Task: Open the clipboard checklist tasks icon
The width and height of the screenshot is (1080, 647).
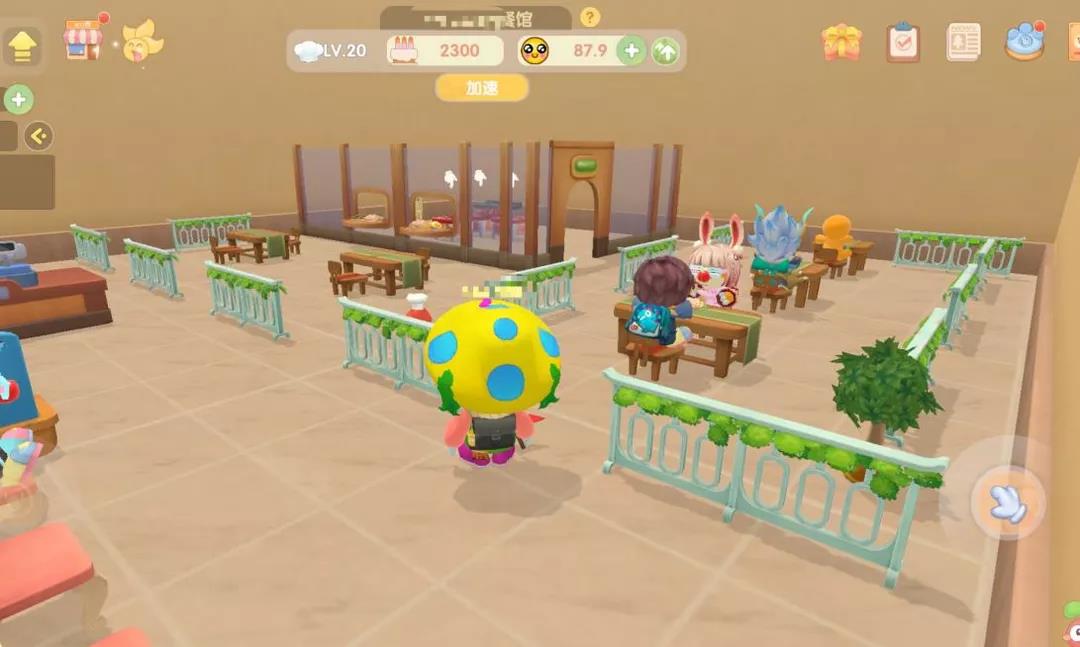Action: [x=903, y=42]
